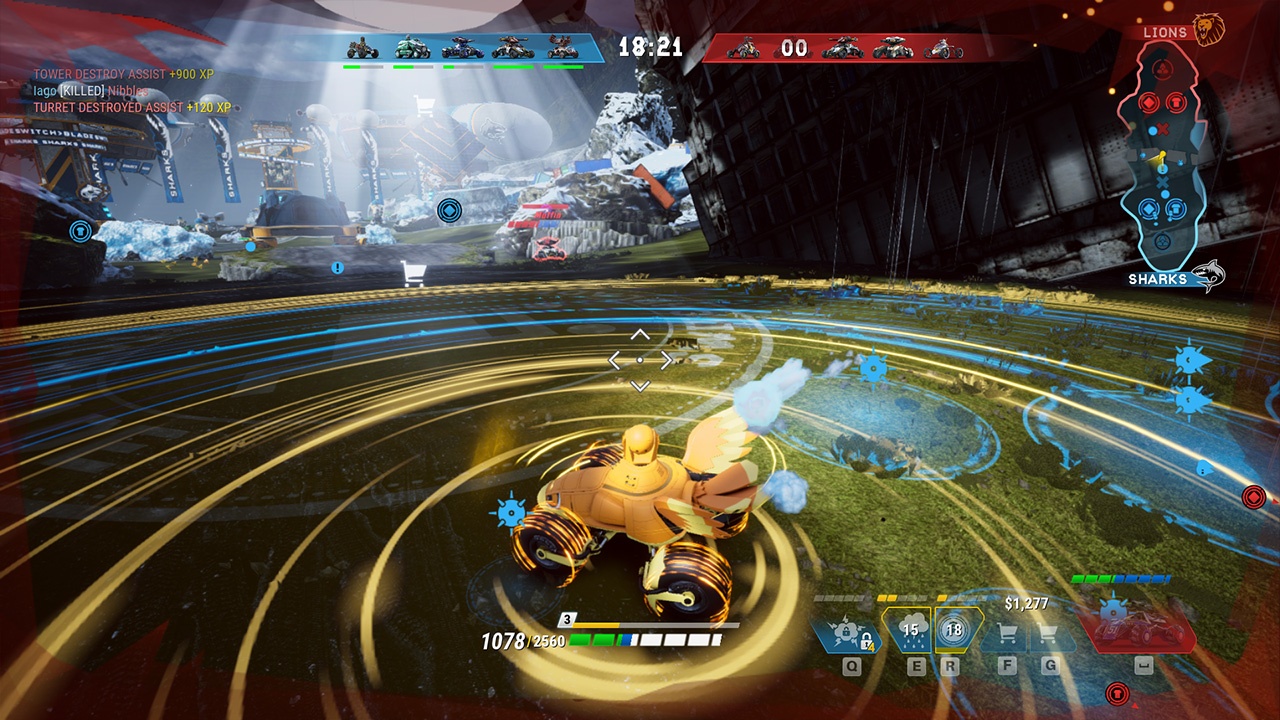Use the rain cloud ability

click(x=910, y=630)
